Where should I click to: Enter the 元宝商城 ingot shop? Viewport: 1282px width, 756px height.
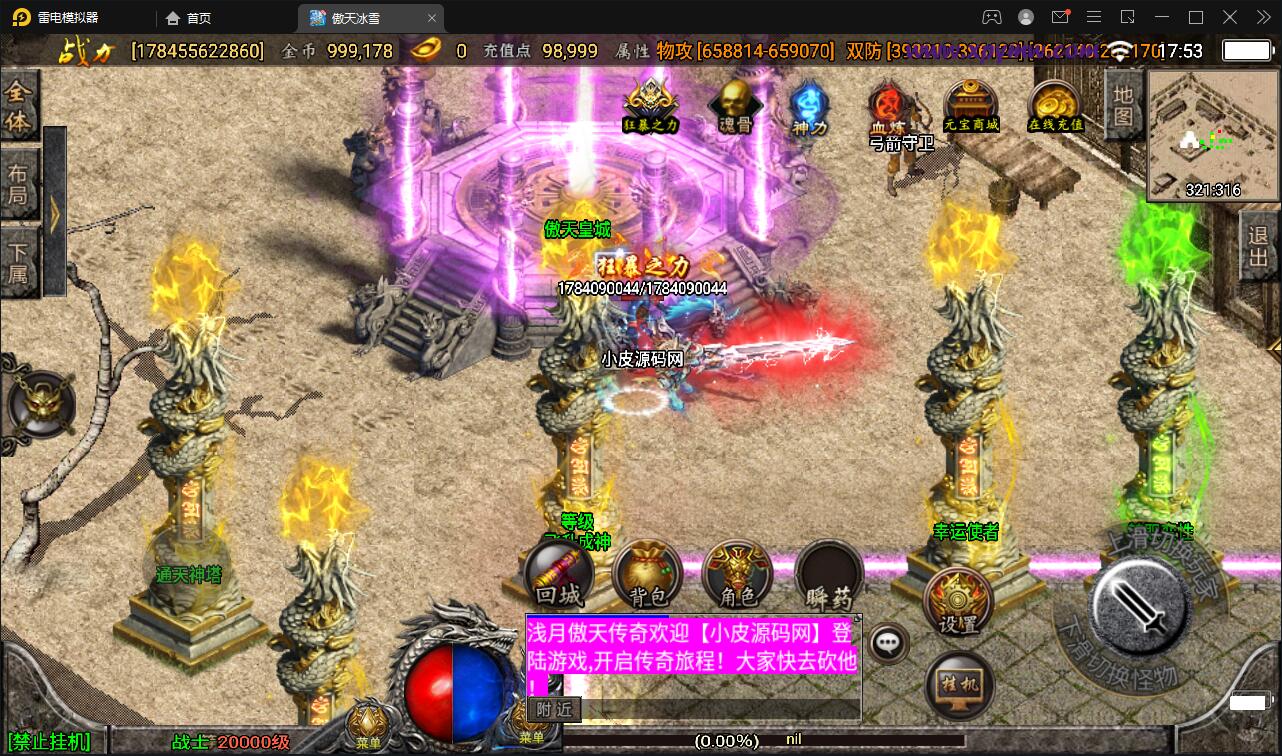pyautogui.click(x=971, y=105)
